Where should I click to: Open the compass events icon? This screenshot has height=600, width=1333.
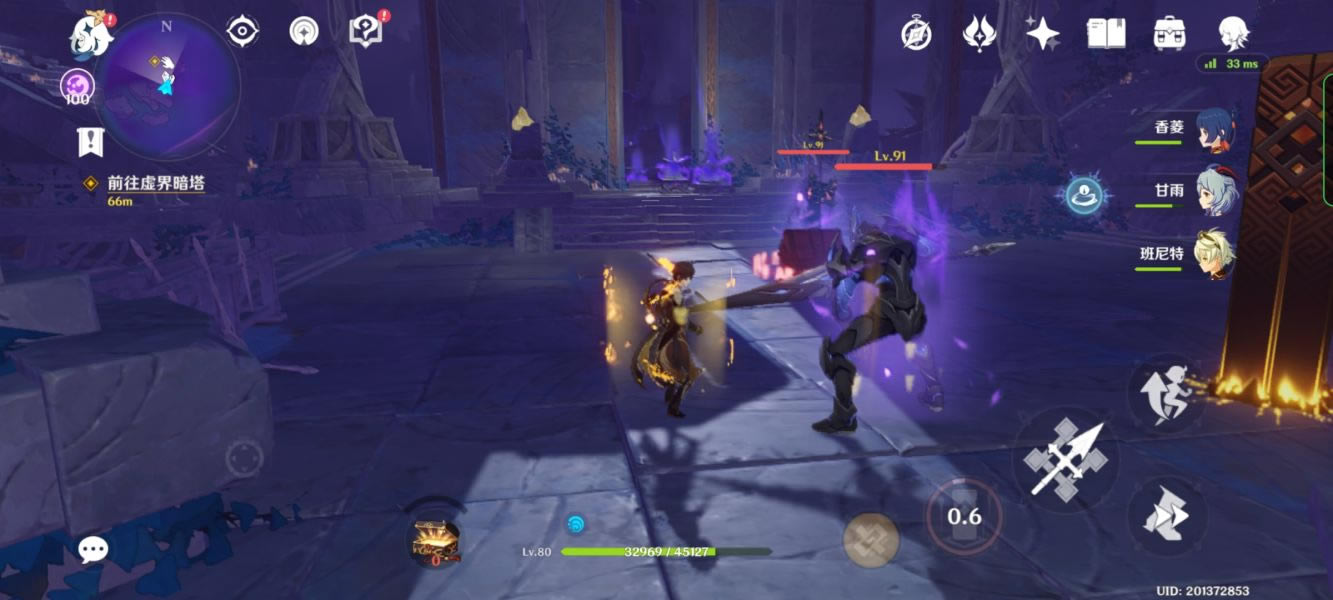916,34
